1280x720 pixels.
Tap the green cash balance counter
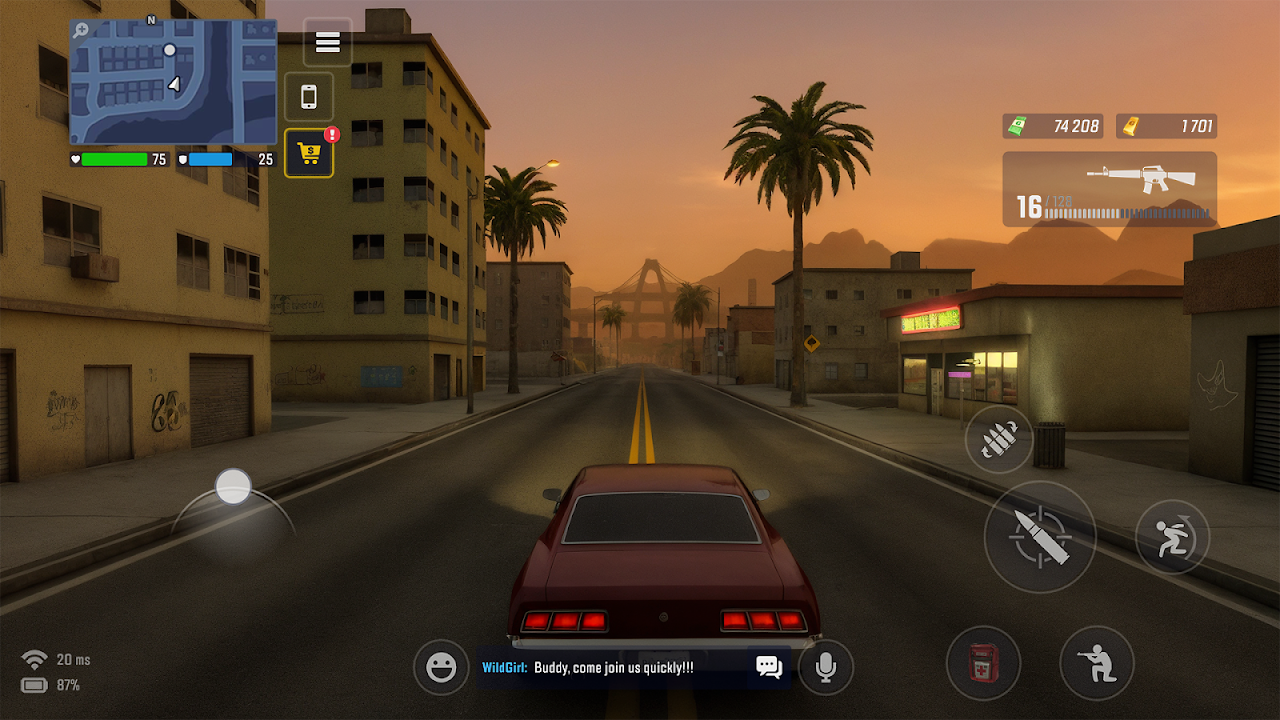[1053, 126]
